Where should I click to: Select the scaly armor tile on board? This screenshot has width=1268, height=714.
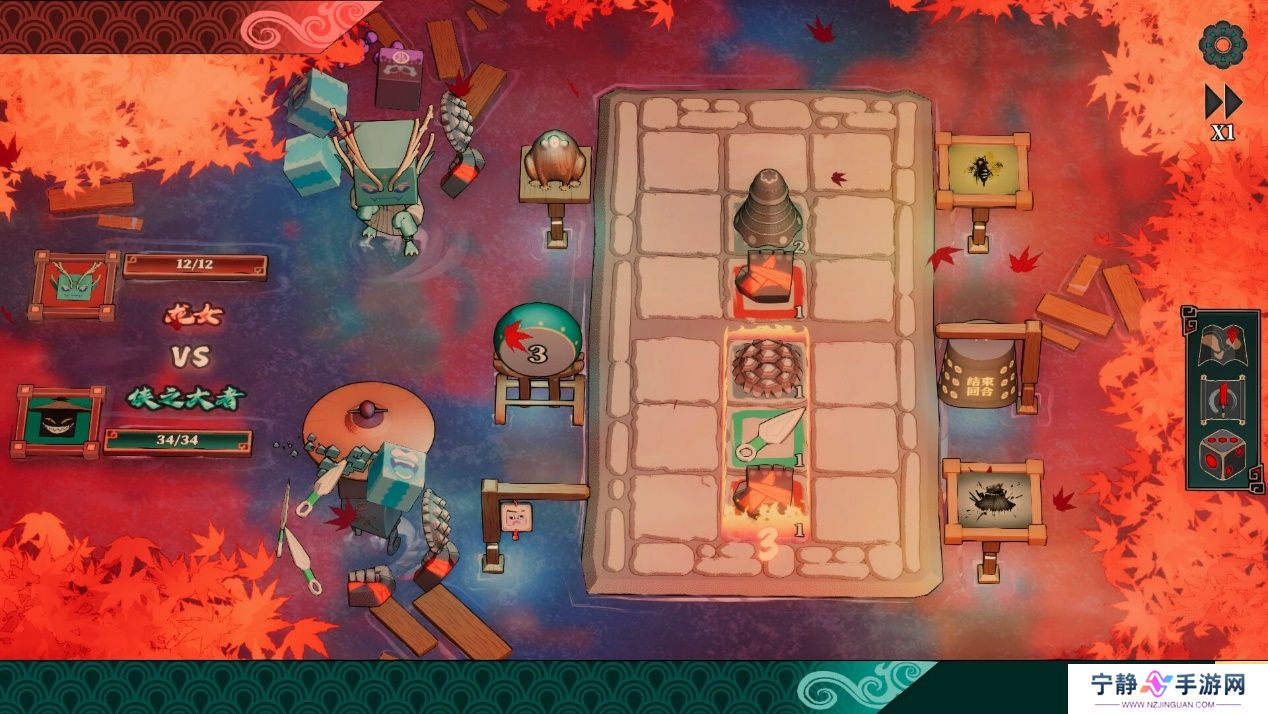click(769, 368)
